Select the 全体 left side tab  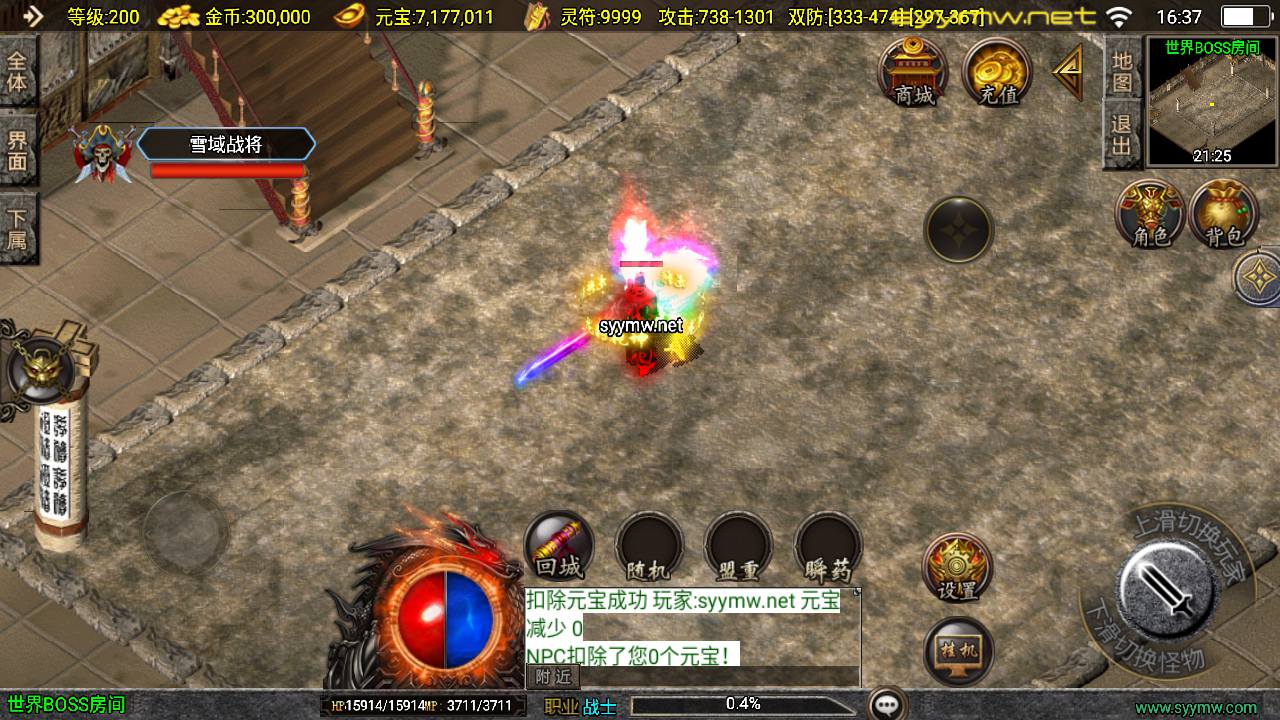pyautogui.click(x=18, y=70)
